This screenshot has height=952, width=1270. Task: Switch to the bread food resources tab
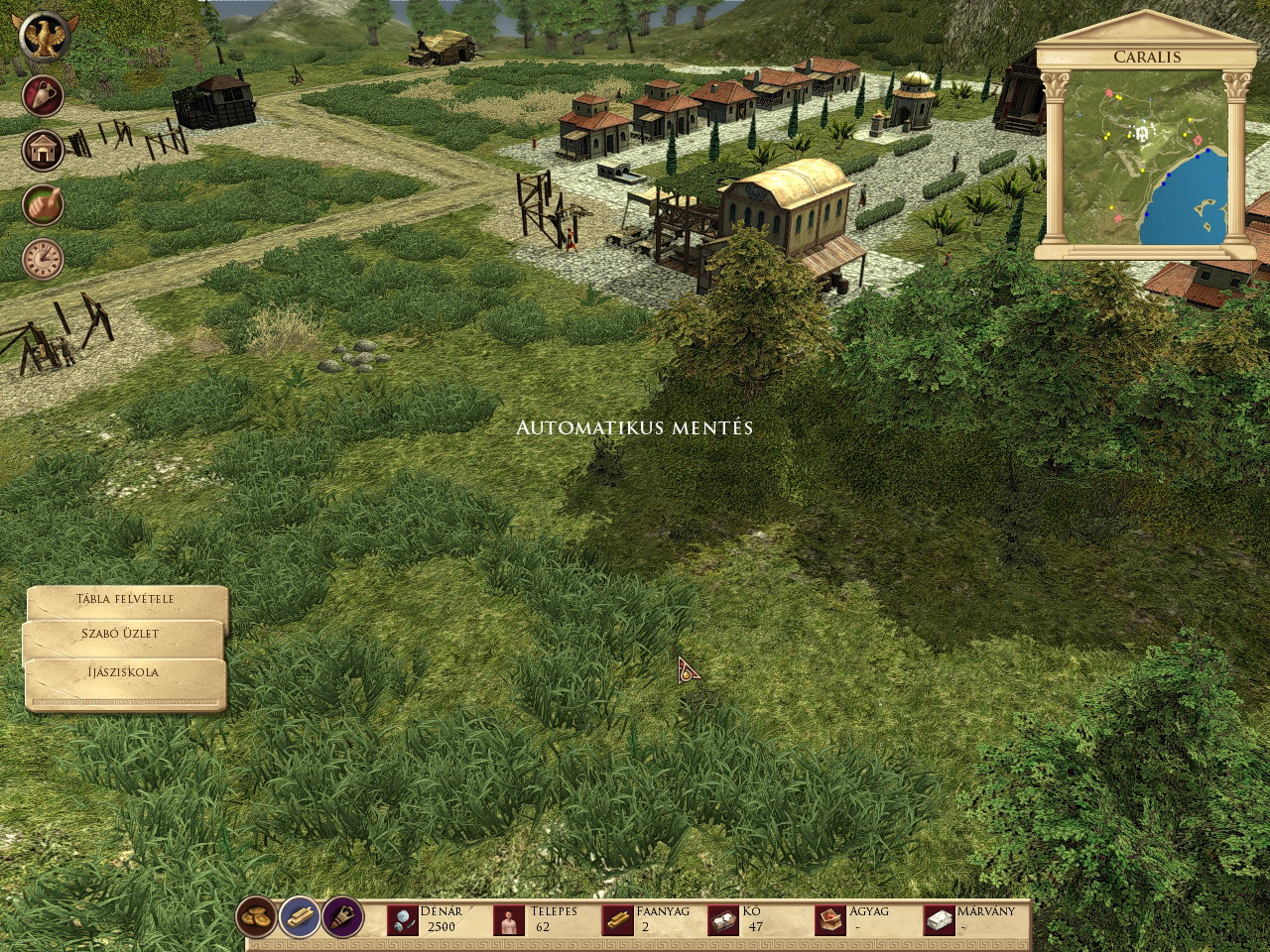tap(258, 918)
